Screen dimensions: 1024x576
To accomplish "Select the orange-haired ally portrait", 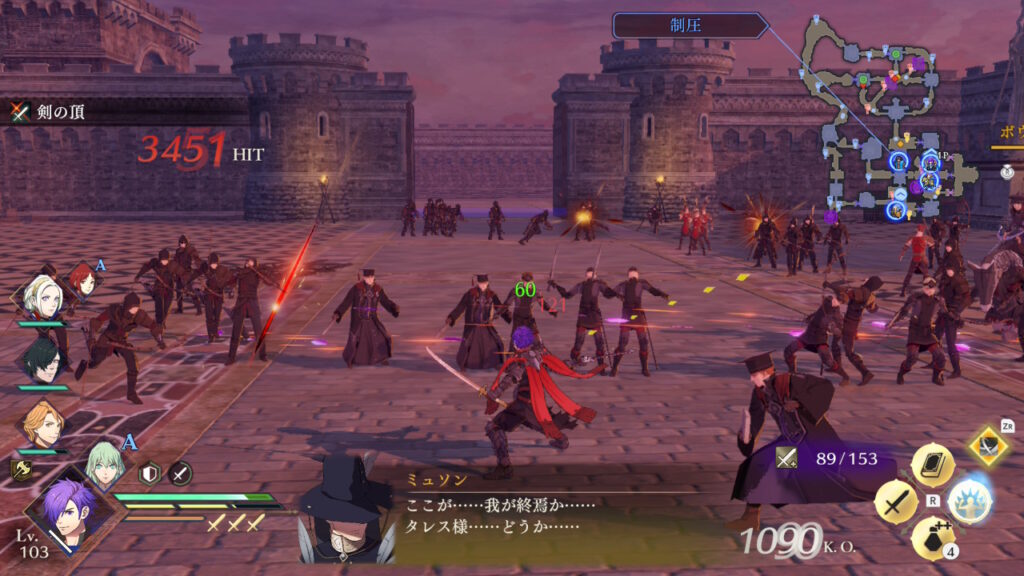I will click(x=40, y=423).
